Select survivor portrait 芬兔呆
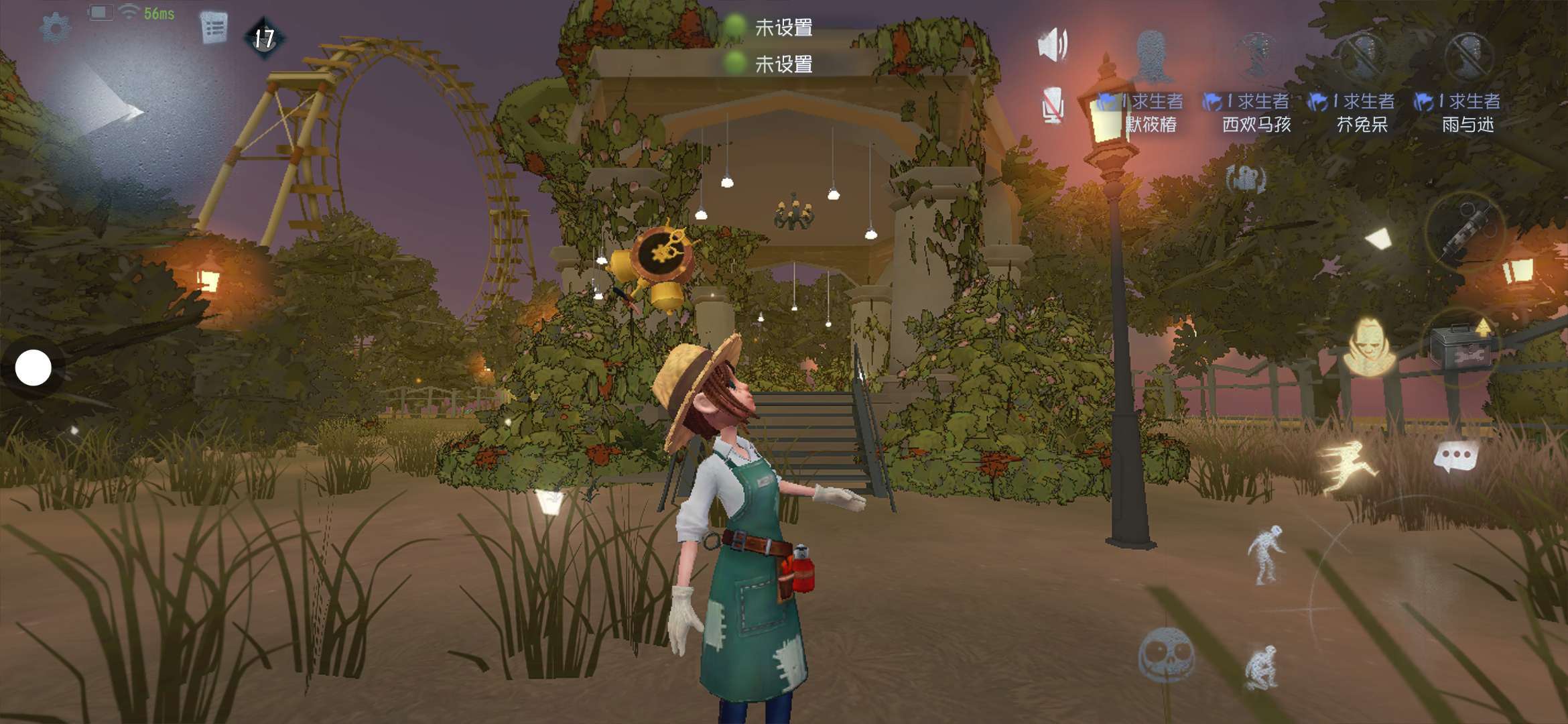Viewport: 1568px width, 724px height. [x=1363, y=55]
